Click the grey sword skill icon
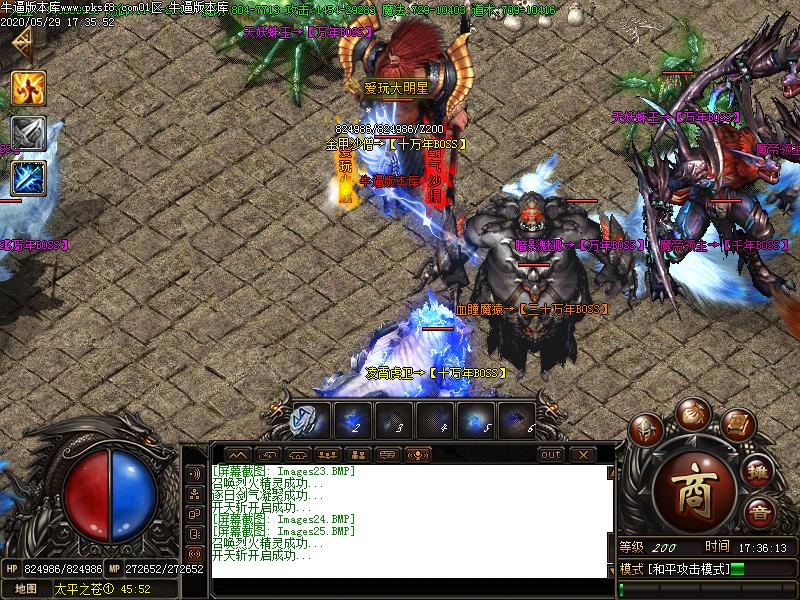Image resolution: width=800 pixels, height=600 pixels. click(28, 133)
